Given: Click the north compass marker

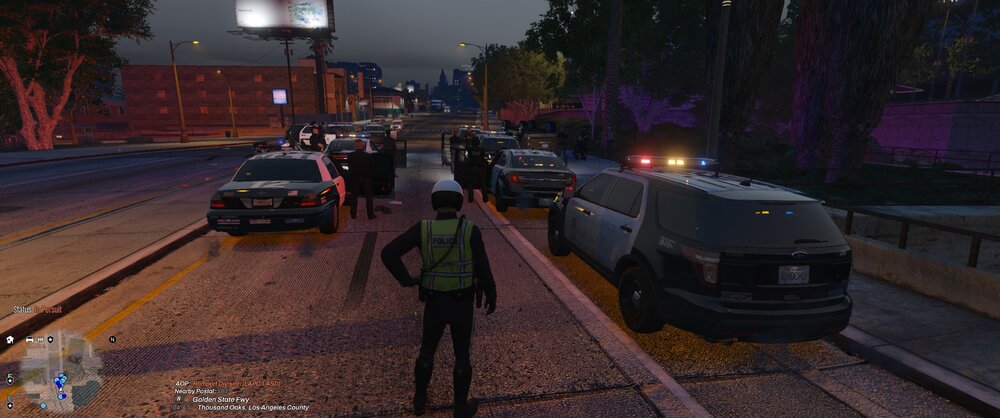Looking at the screenshot, I should (x=113, y=340).
